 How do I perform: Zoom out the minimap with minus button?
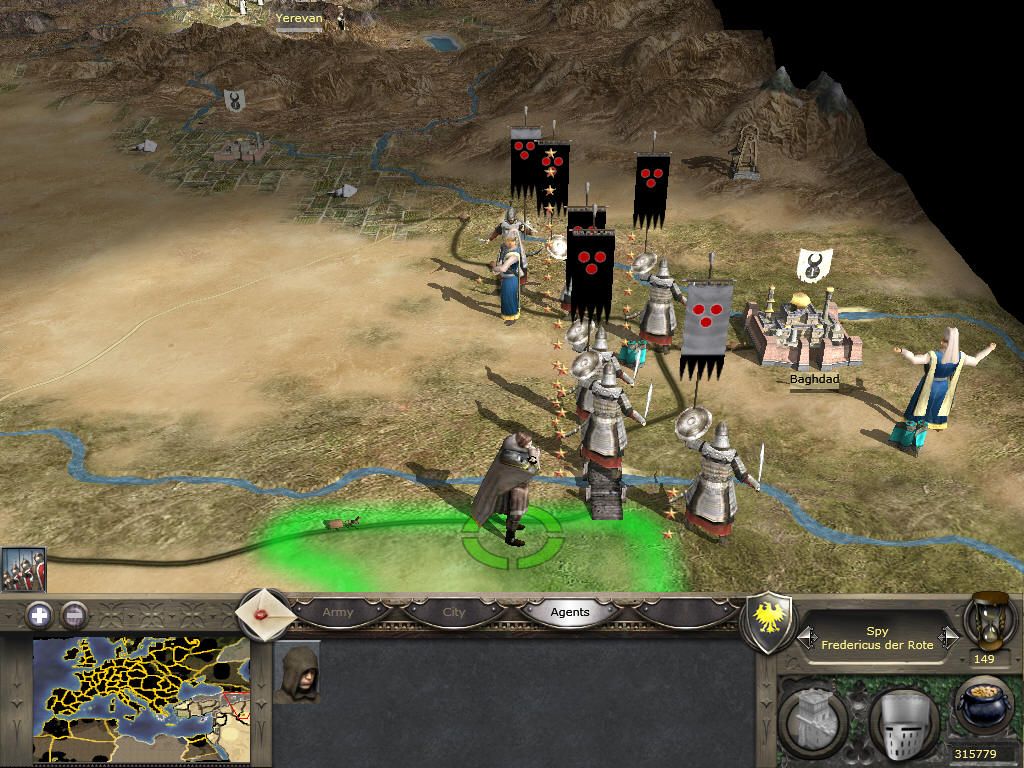[x=73, y=615]
